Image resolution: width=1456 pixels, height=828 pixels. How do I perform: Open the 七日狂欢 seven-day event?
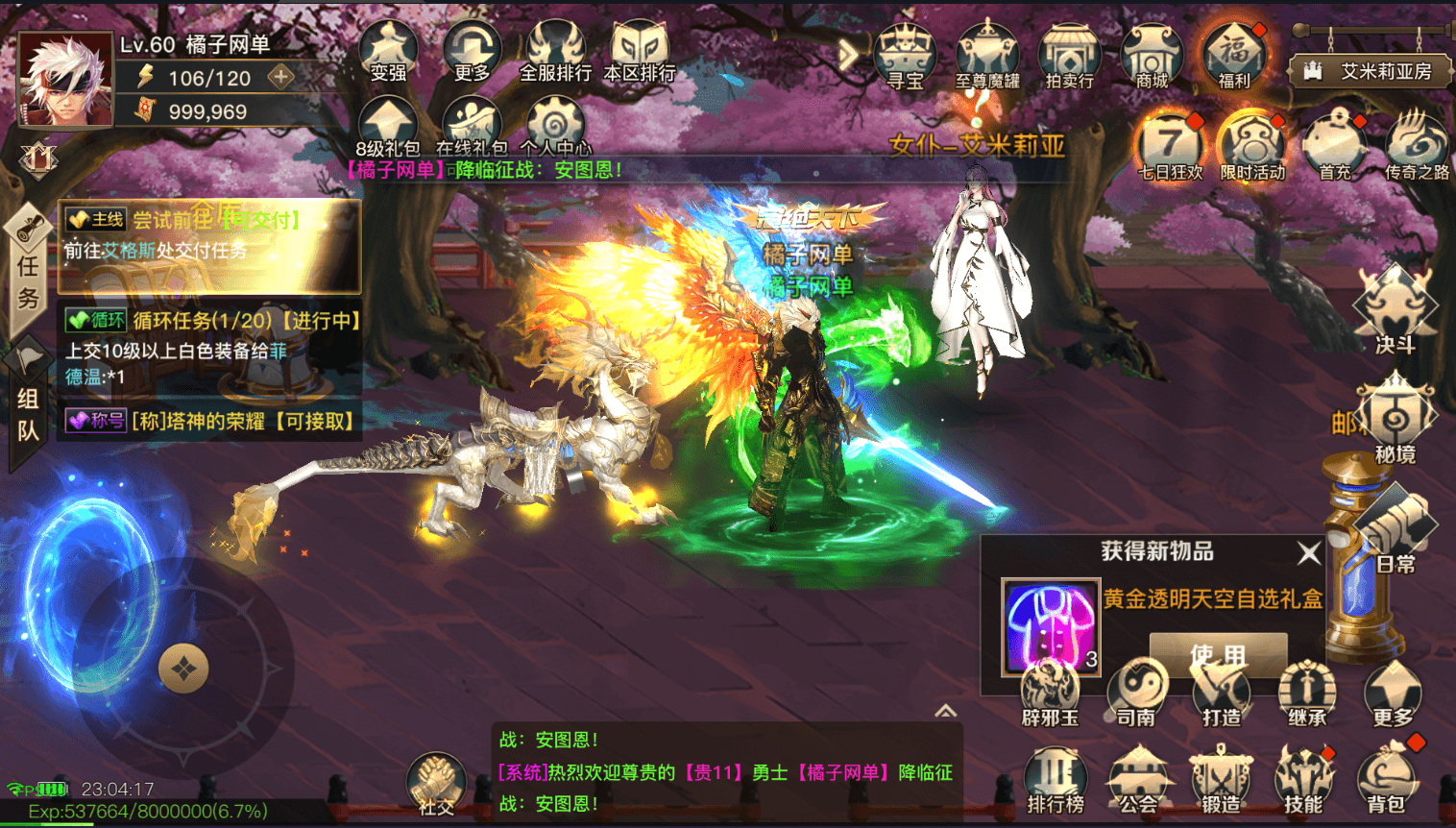[x=1170, y=147]
